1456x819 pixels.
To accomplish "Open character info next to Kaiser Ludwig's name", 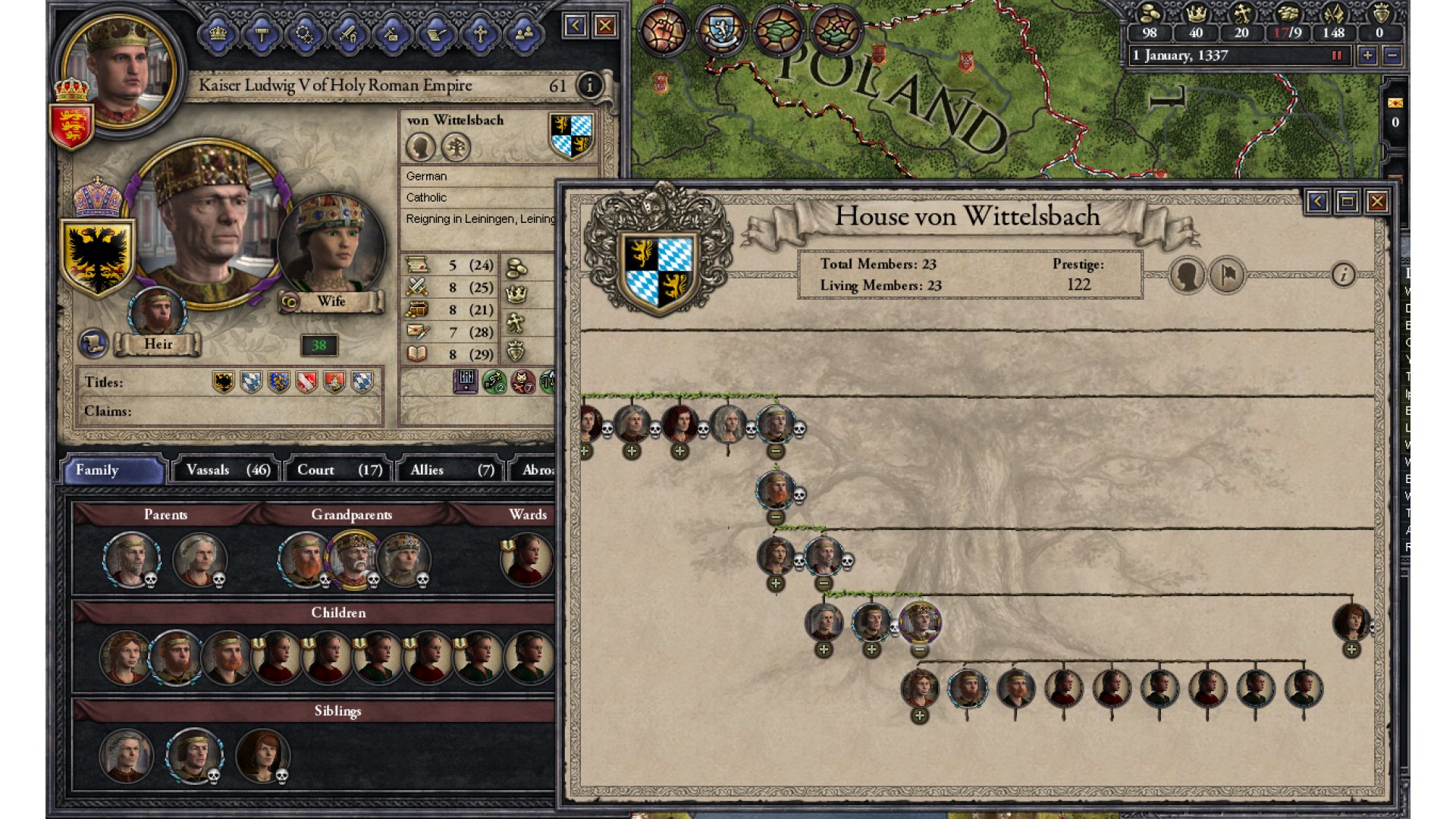I will (589, 86).
